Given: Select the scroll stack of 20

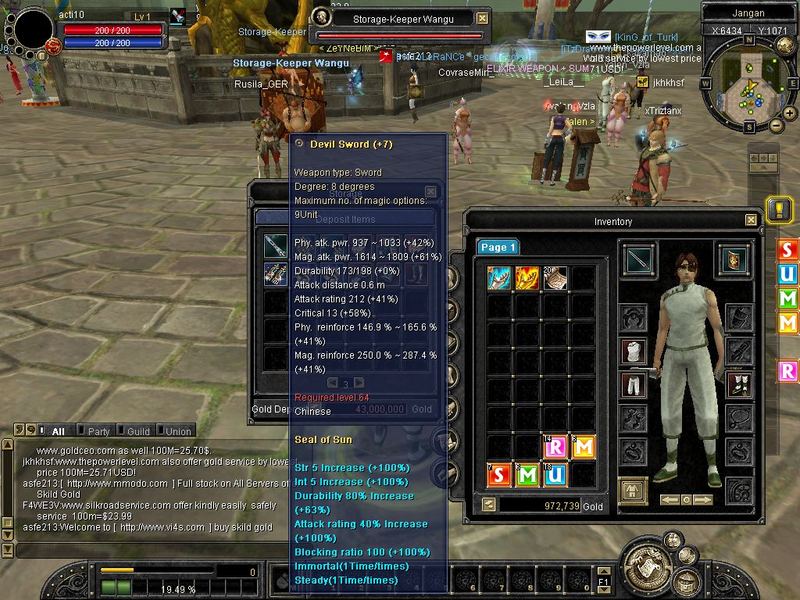Looking at the screenshot, I should coord(555,278).
